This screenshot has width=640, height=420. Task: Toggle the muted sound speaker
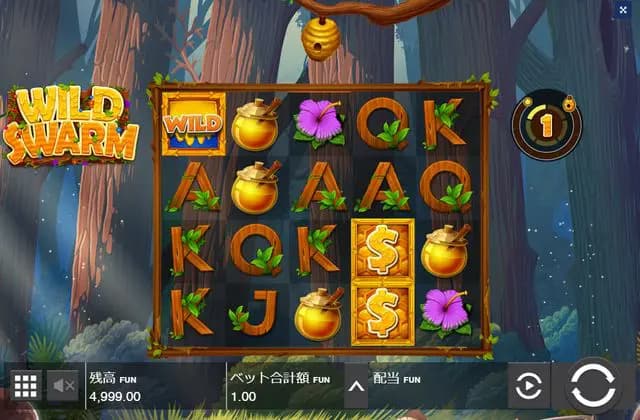[64, 385]
